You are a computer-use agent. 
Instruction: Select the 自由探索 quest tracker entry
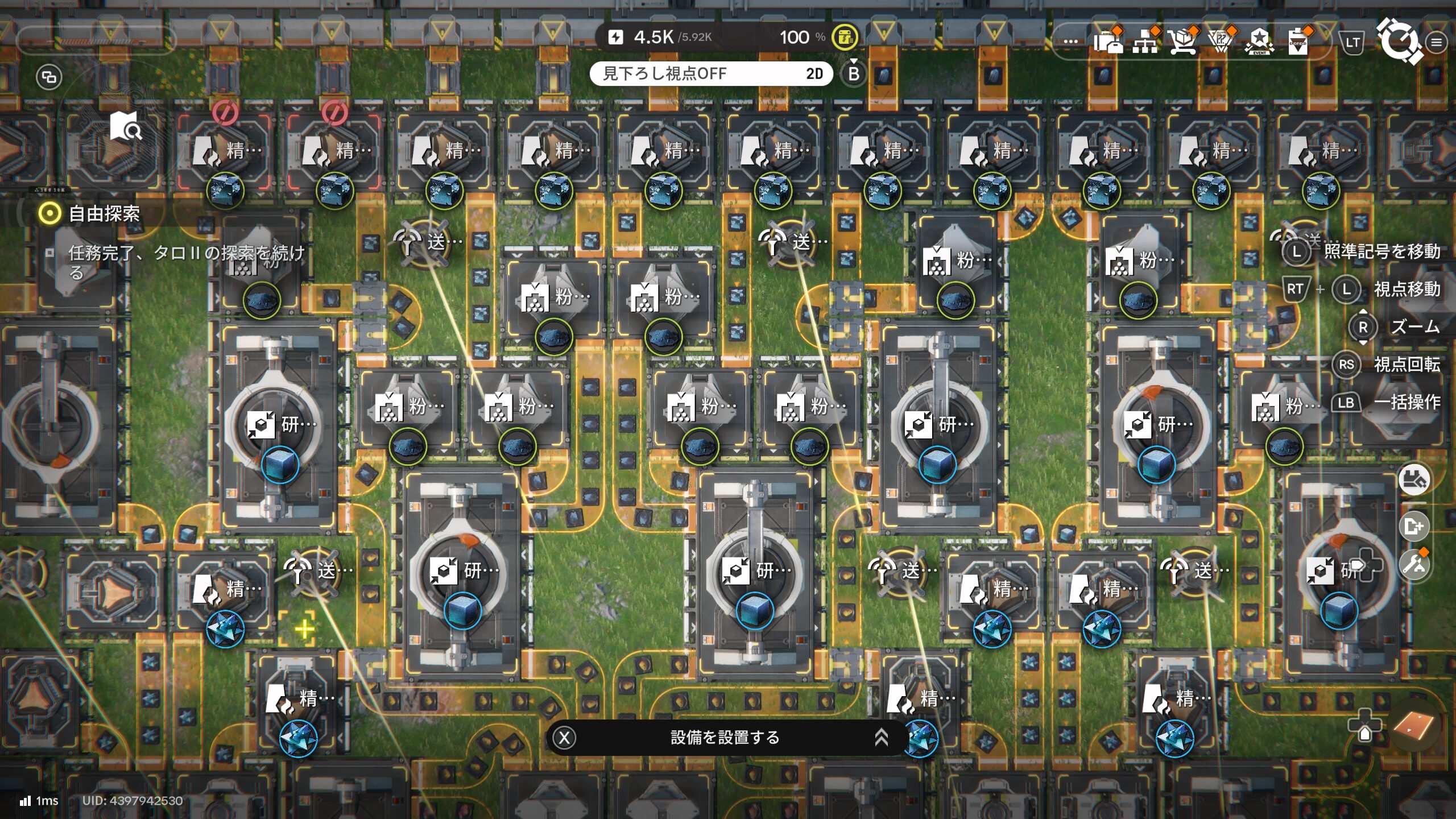pos(104,214)
